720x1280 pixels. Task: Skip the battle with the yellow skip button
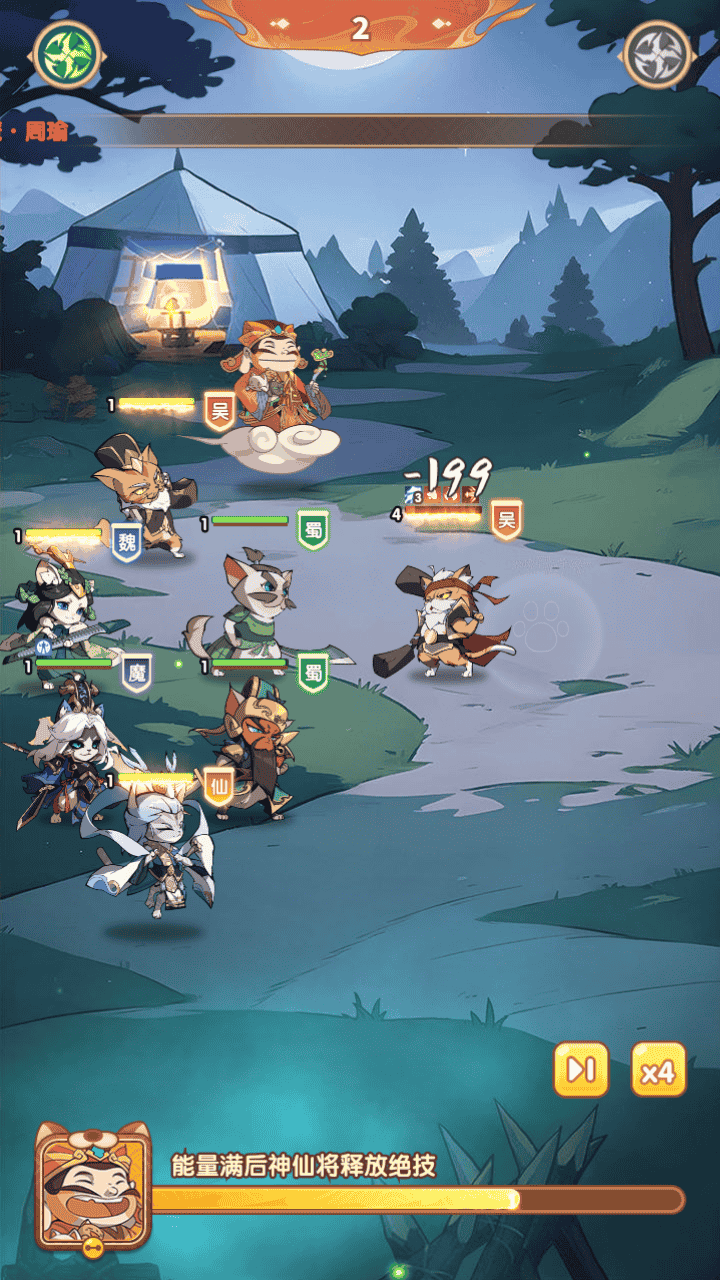pos(581,1070)
